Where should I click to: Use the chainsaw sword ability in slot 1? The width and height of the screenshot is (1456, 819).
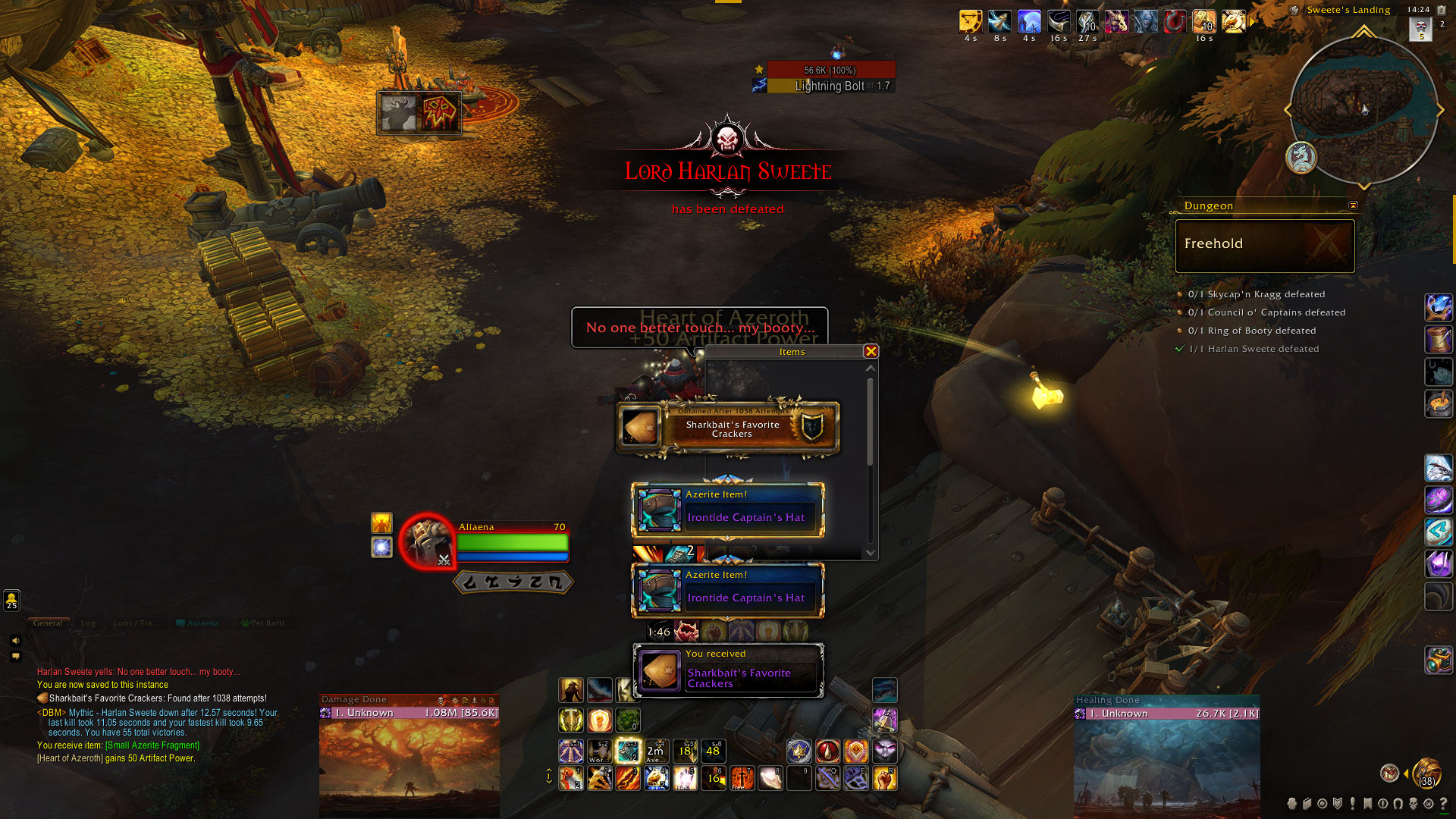[x=571, y=778]
